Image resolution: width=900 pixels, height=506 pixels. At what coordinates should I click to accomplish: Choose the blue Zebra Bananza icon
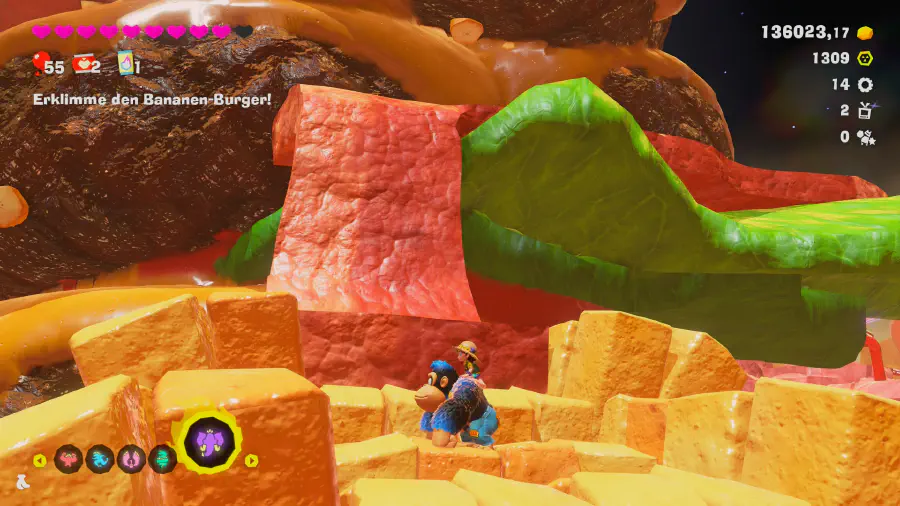point(100,459)
